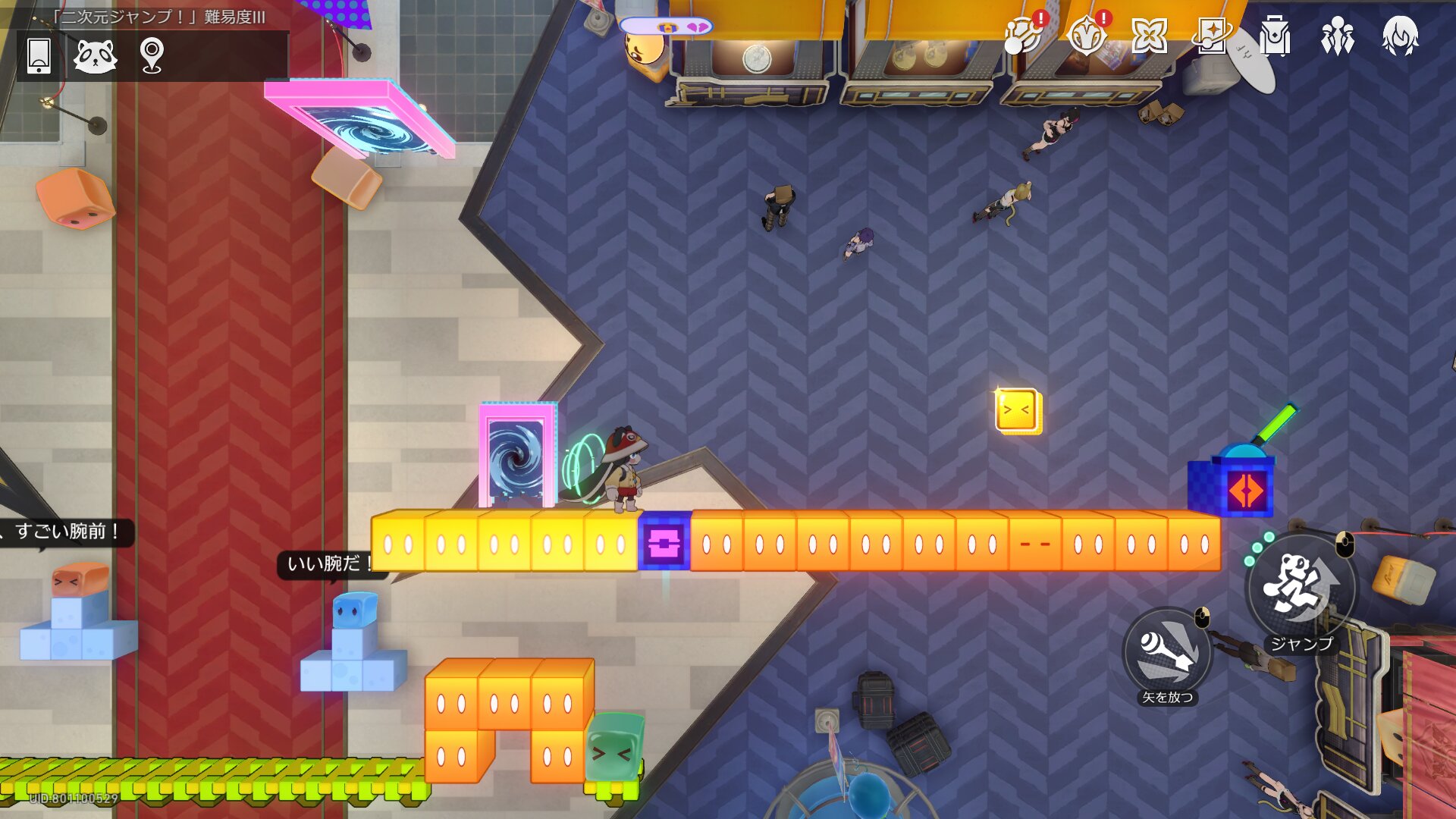Open the star emblem icon with alert
Image resolution: width=1456 pixels, height=819 pixels.
pyautogui.click(x=1087, y=35)
